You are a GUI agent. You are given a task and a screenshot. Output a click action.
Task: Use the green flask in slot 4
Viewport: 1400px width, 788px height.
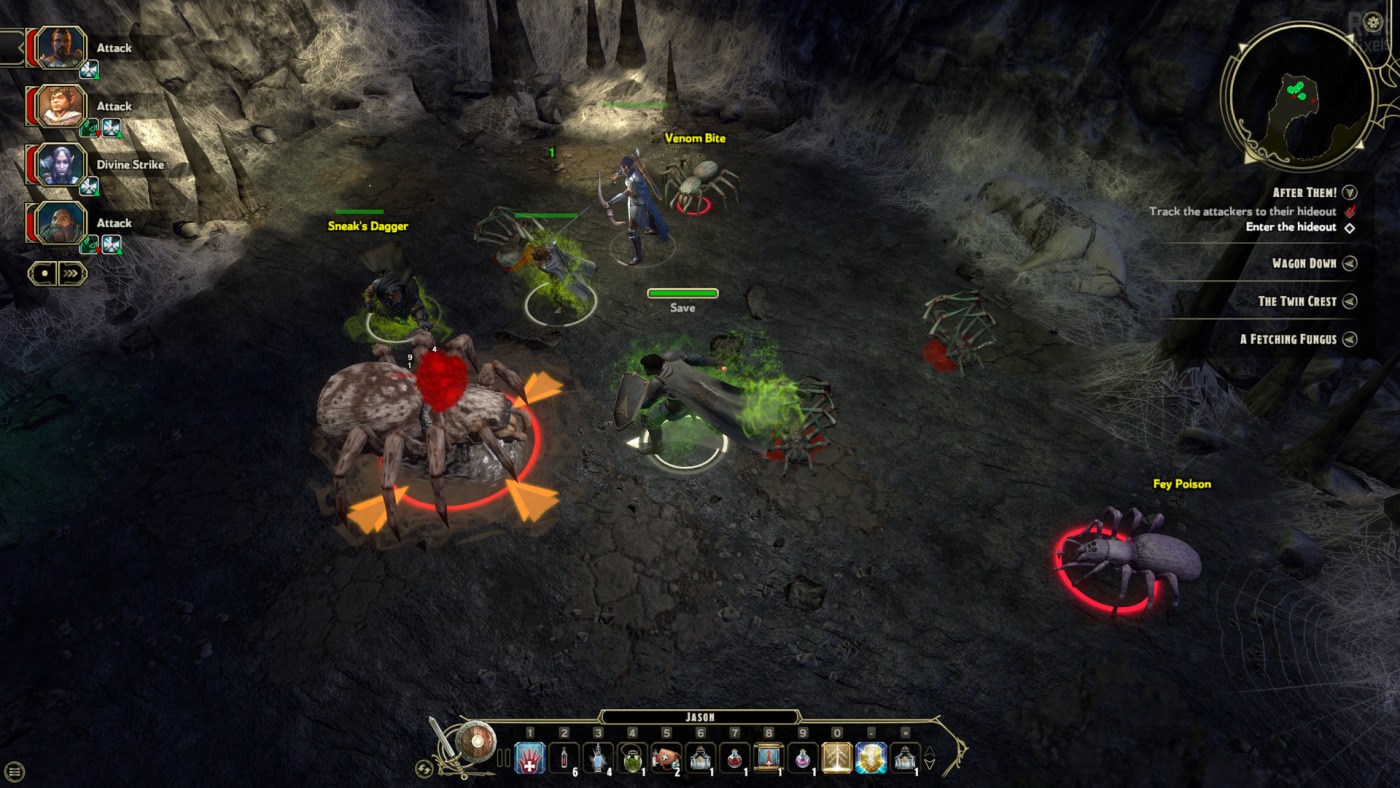(x=632, y=758)
